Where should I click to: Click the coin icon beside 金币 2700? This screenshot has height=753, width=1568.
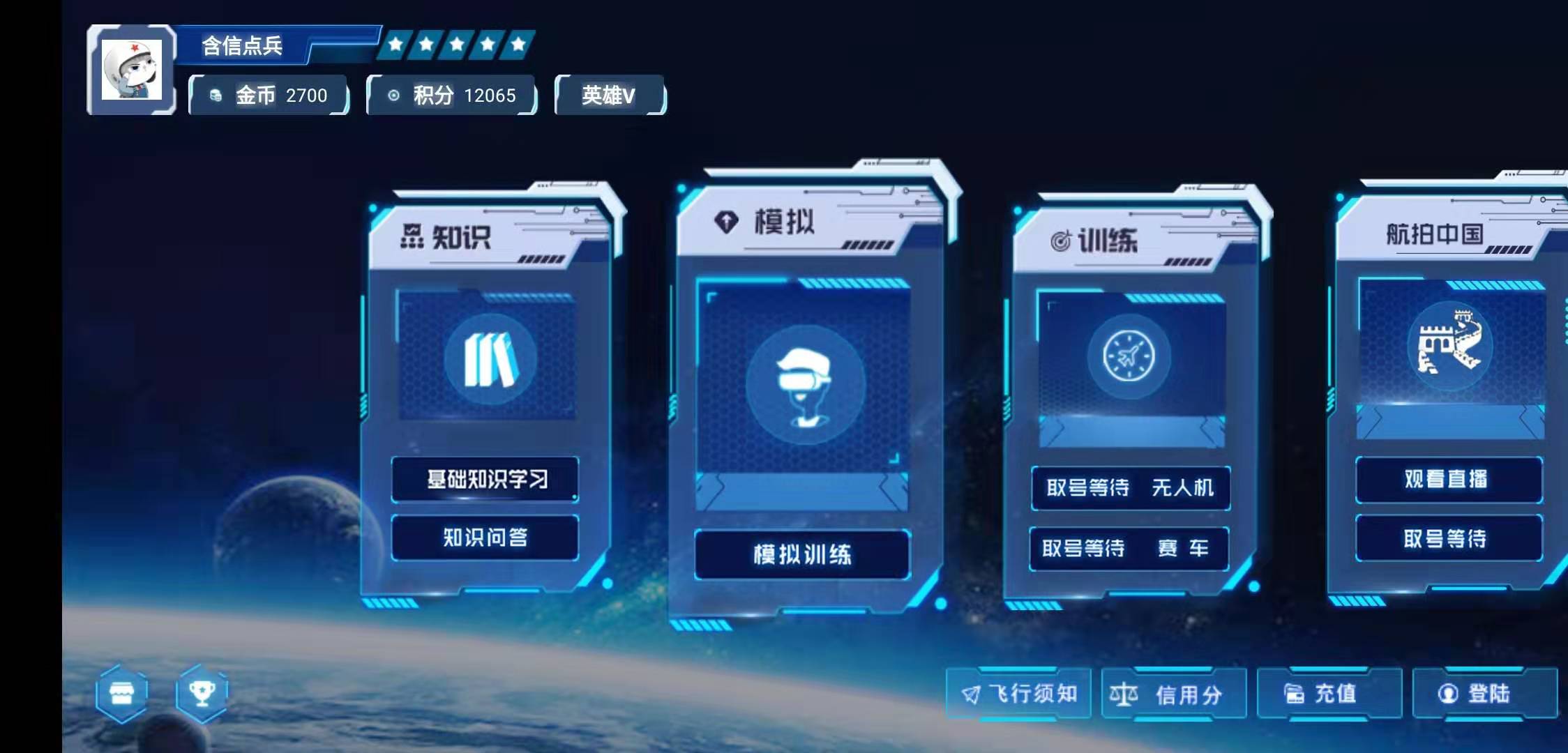214,96
